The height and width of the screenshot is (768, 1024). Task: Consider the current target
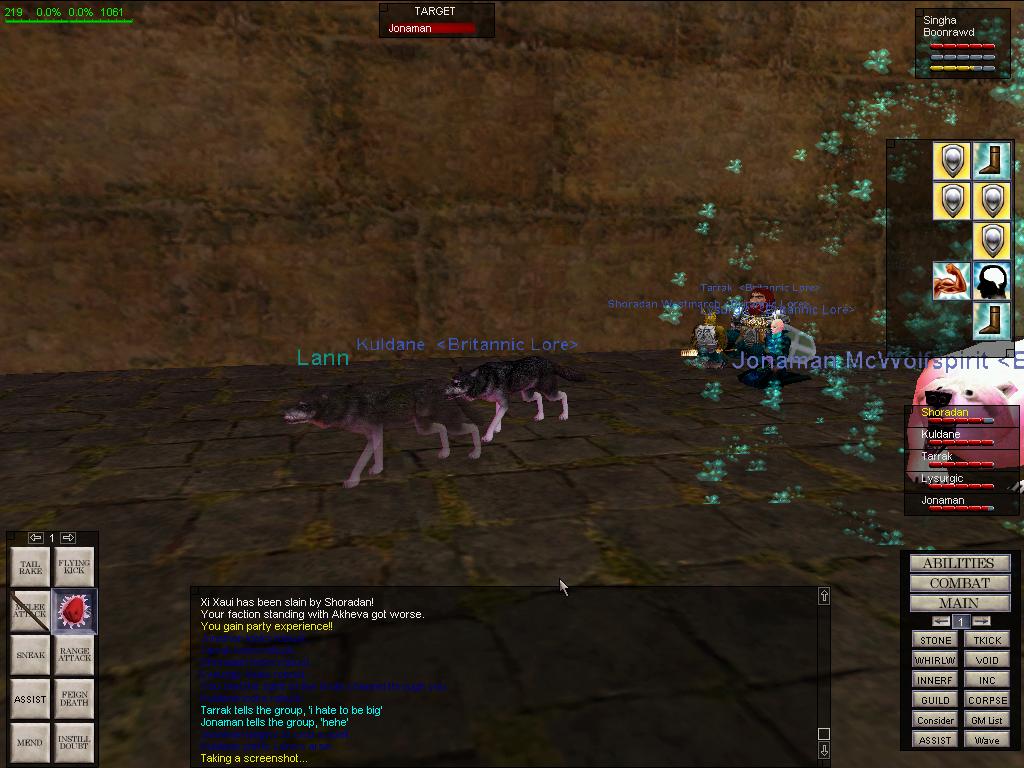[x=935, y=720]
